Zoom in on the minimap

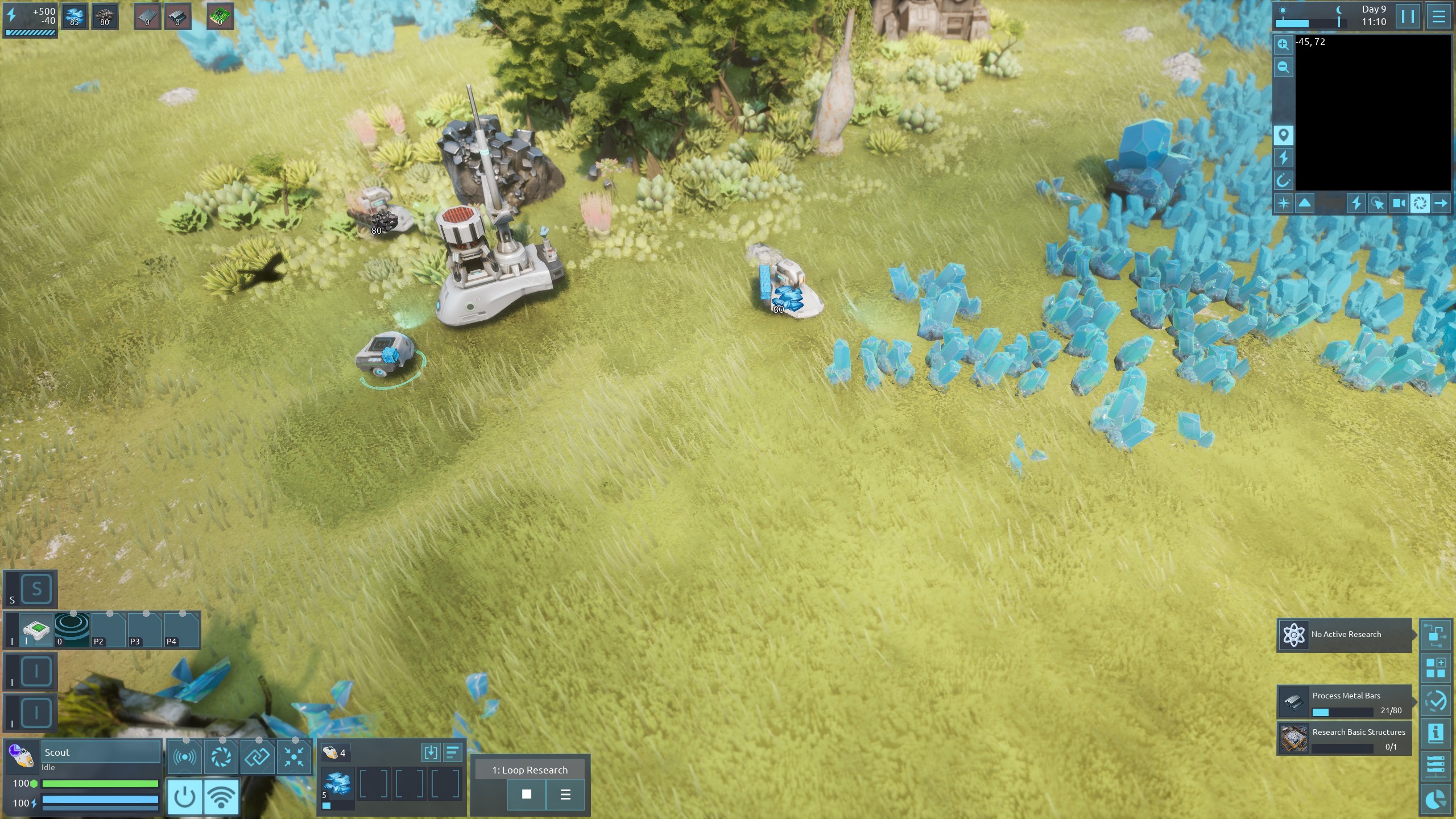tap(1283, 44)
